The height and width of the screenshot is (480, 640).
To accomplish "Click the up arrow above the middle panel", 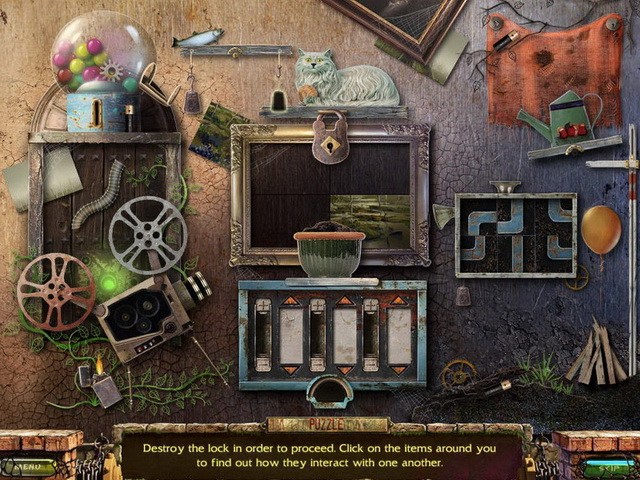I will pos(344,300).
